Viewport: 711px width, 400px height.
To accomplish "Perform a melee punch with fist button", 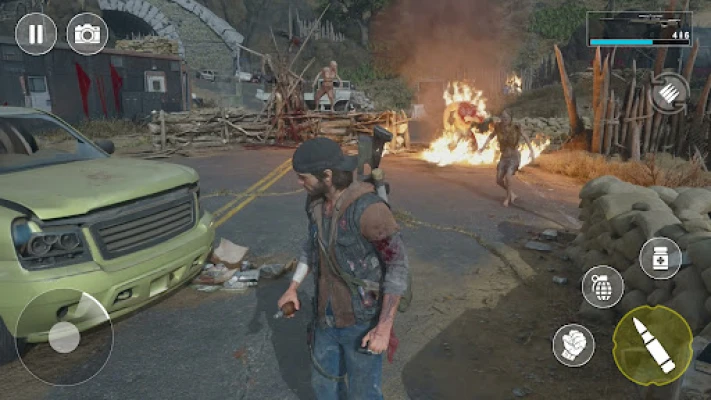I will pyautogui.click(x=573, y=345).
